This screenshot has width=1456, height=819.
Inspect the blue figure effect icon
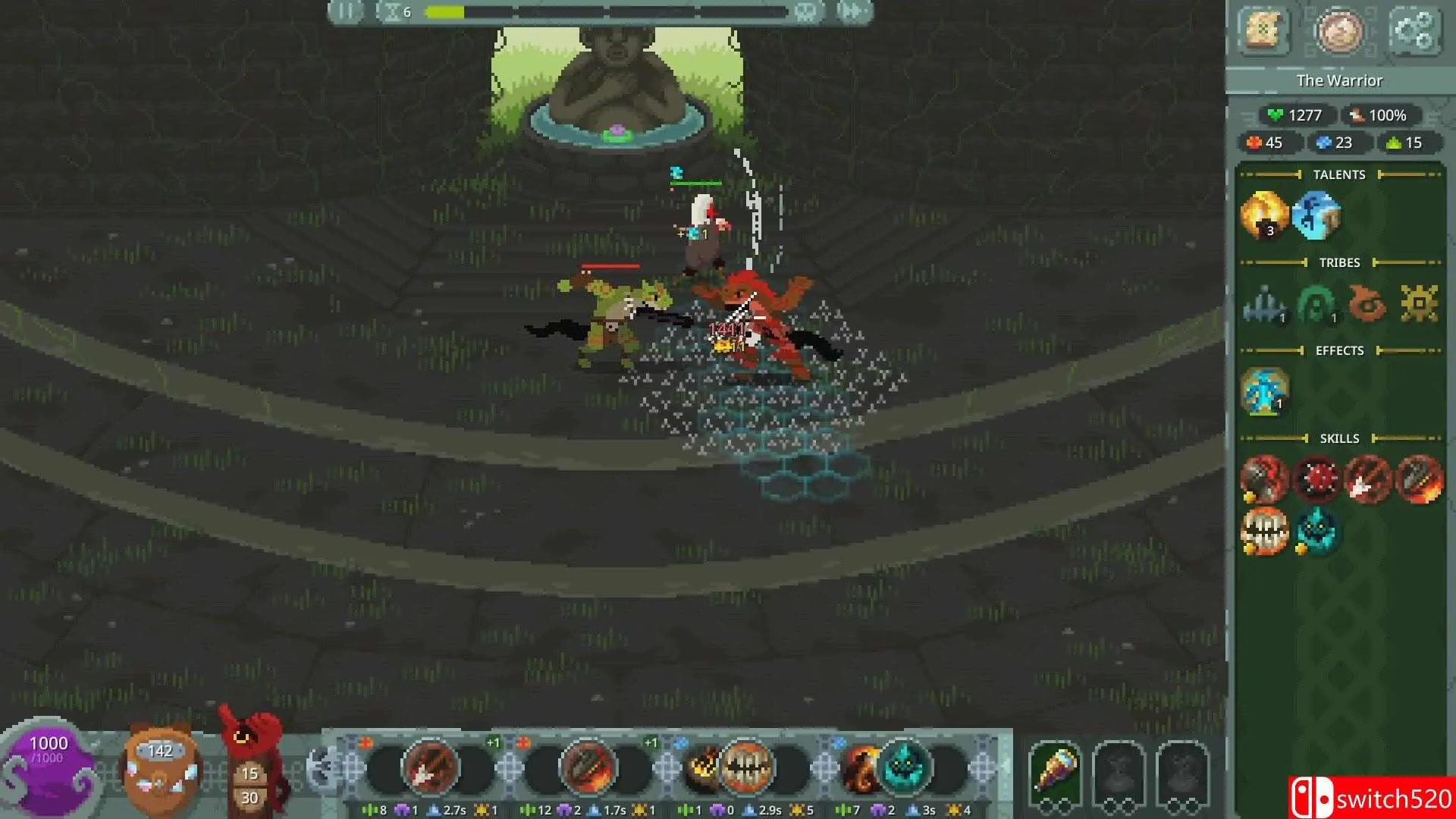(1264, 391)
